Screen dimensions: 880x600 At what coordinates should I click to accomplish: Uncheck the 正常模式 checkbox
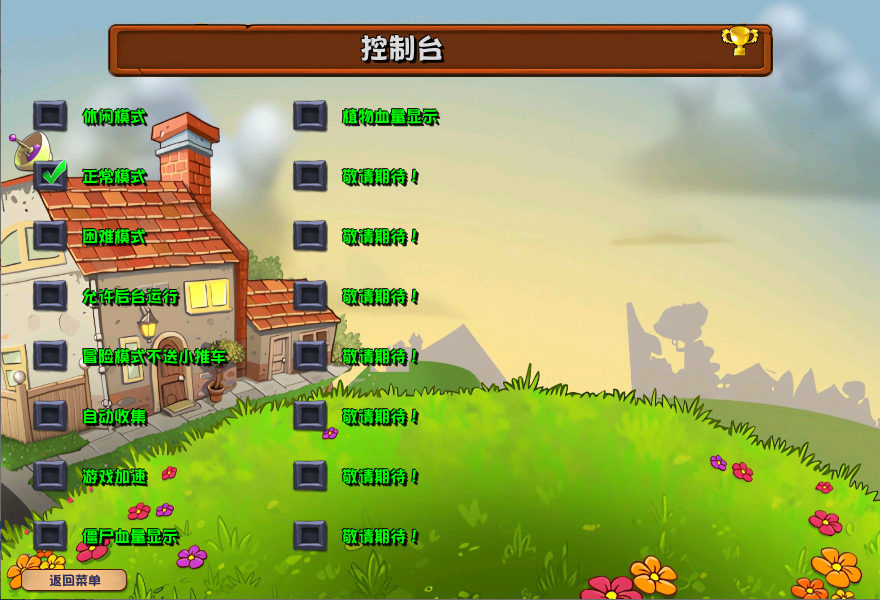click(50, 176)
